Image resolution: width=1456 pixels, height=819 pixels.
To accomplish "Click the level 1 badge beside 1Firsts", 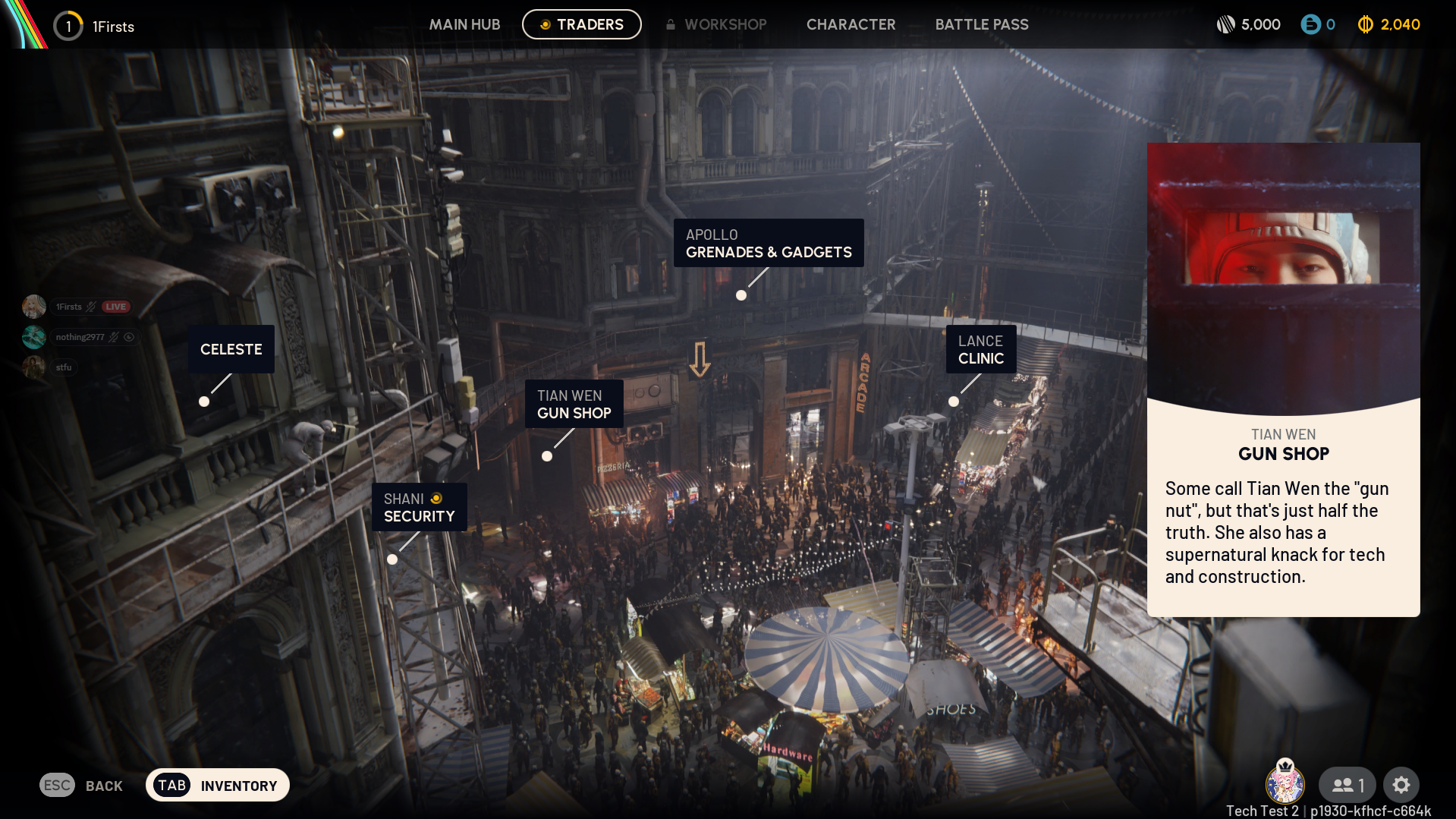I will point(68,25).
